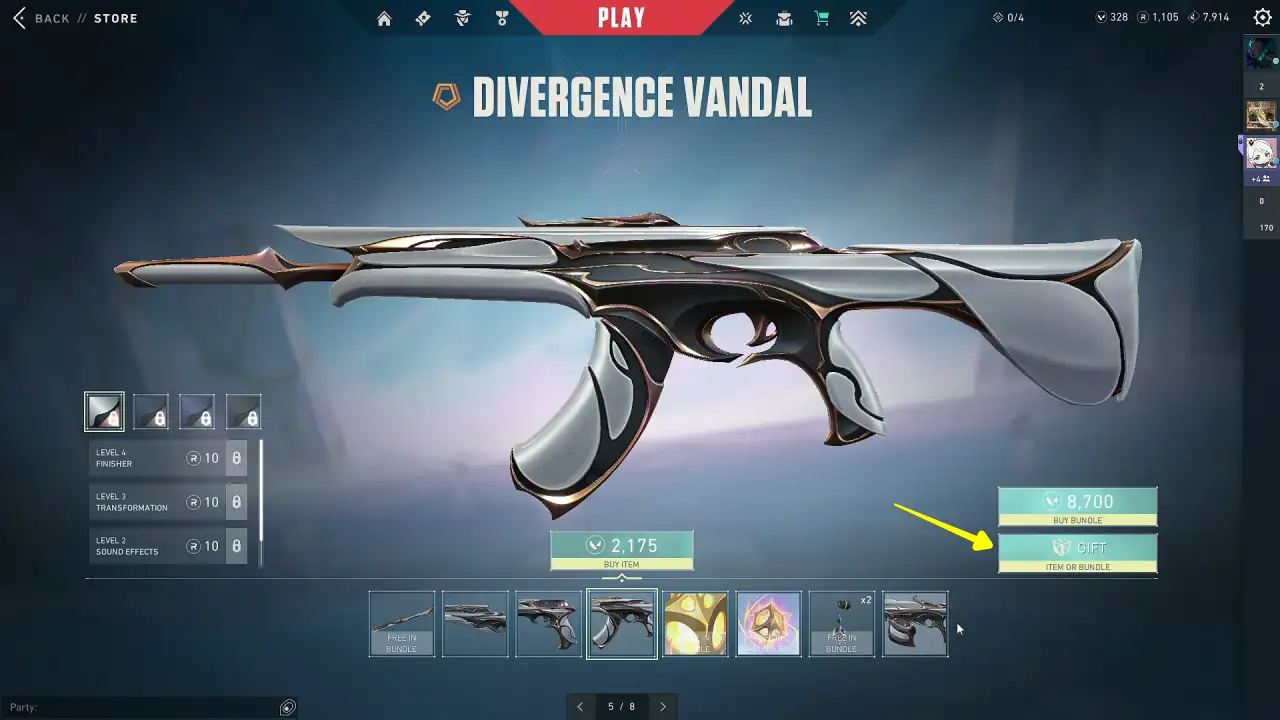Advance carousel with right chevron
The image size is (1280, 720).
point(663,706)
